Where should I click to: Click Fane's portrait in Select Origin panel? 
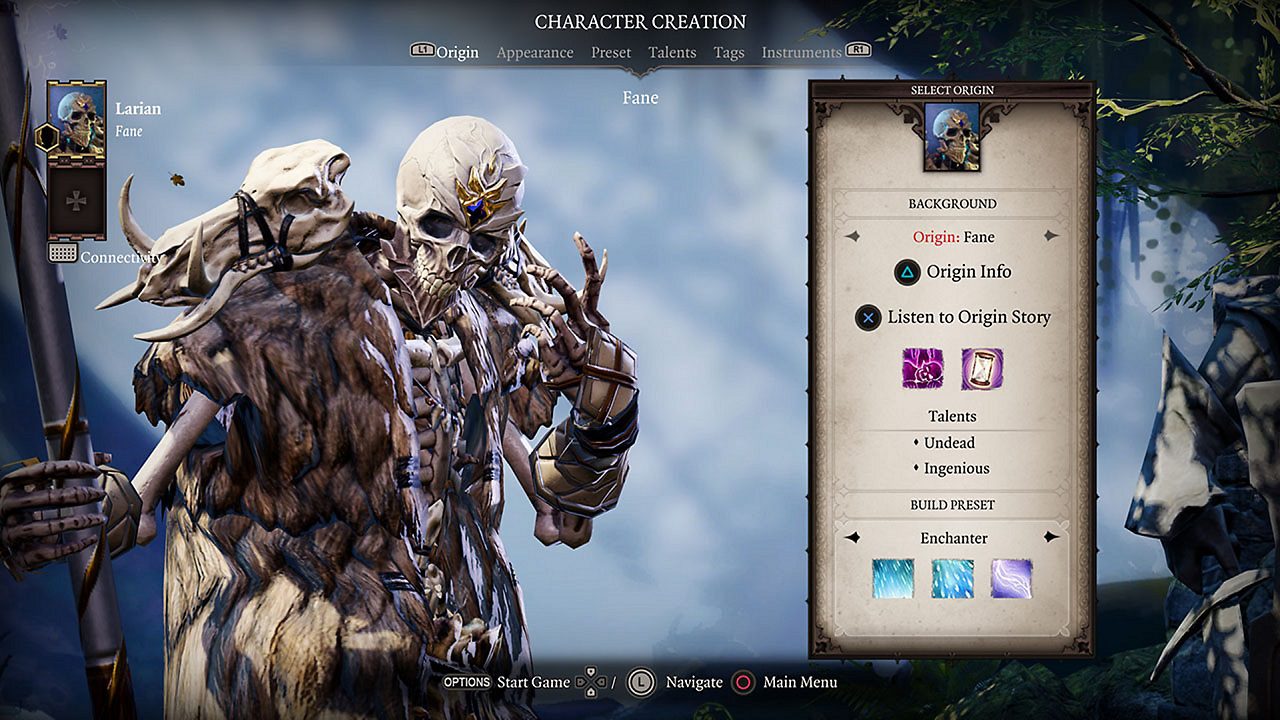(x=952, y=137)
